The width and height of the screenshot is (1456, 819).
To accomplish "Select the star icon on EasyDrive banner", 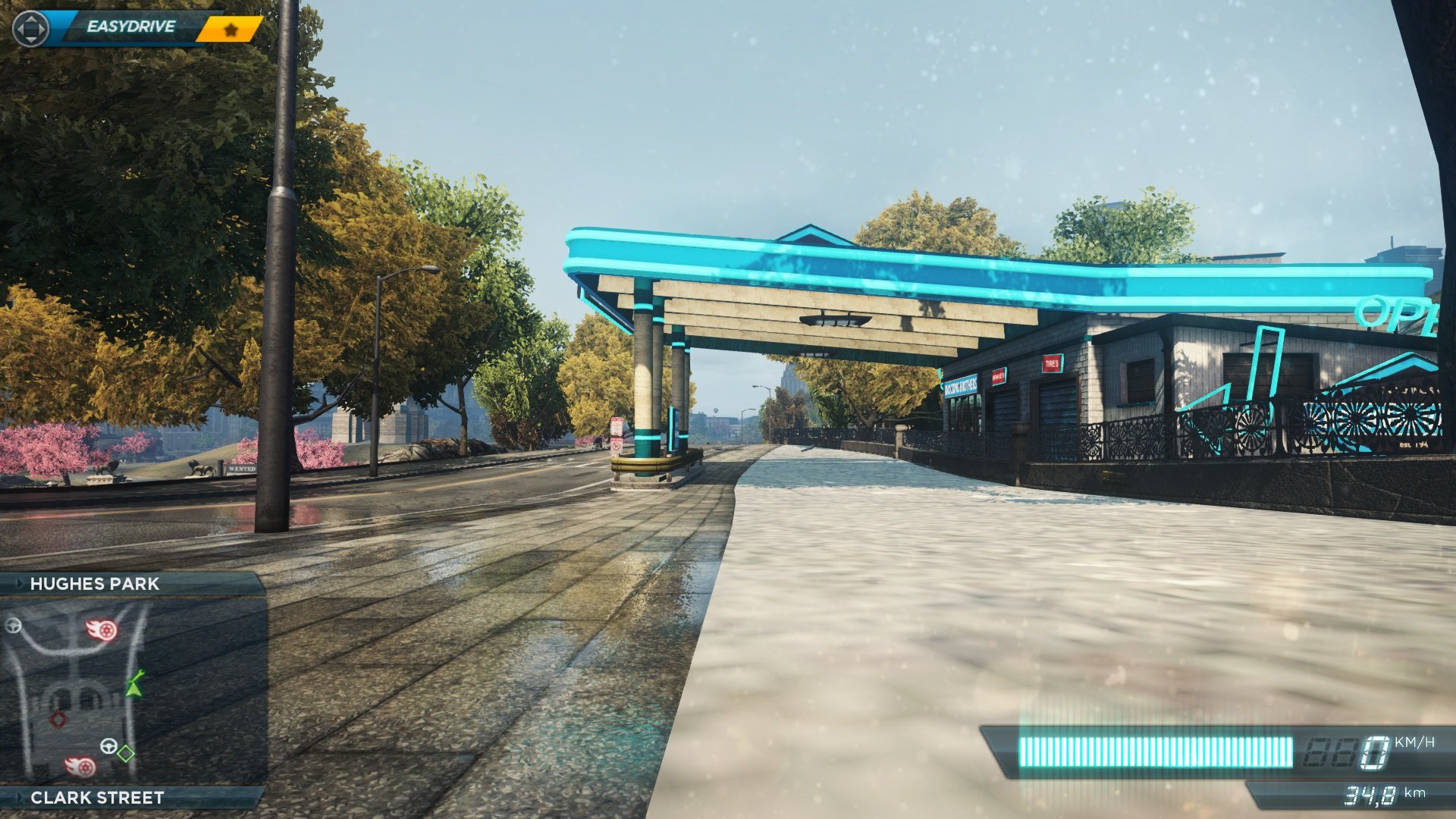I will point(231,29).
